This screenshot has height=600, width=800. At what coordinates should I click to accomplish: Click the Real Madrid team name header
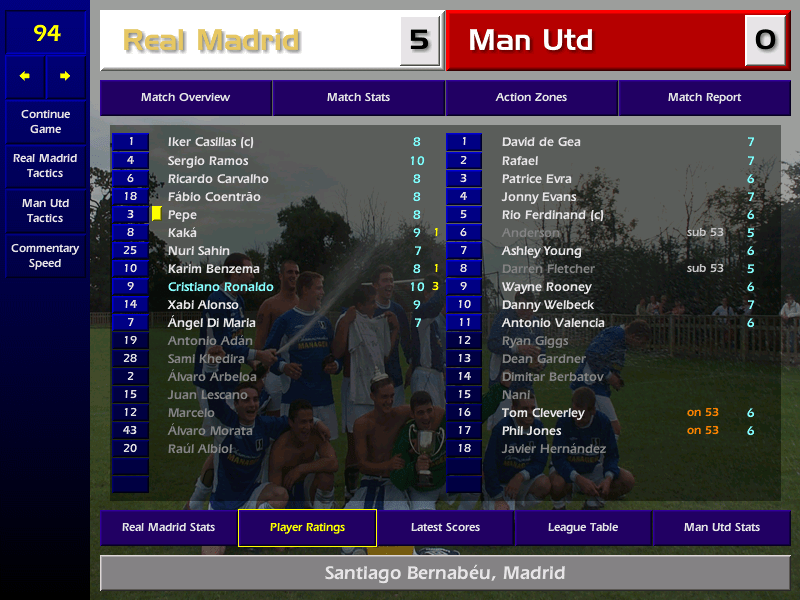point(212,41)
